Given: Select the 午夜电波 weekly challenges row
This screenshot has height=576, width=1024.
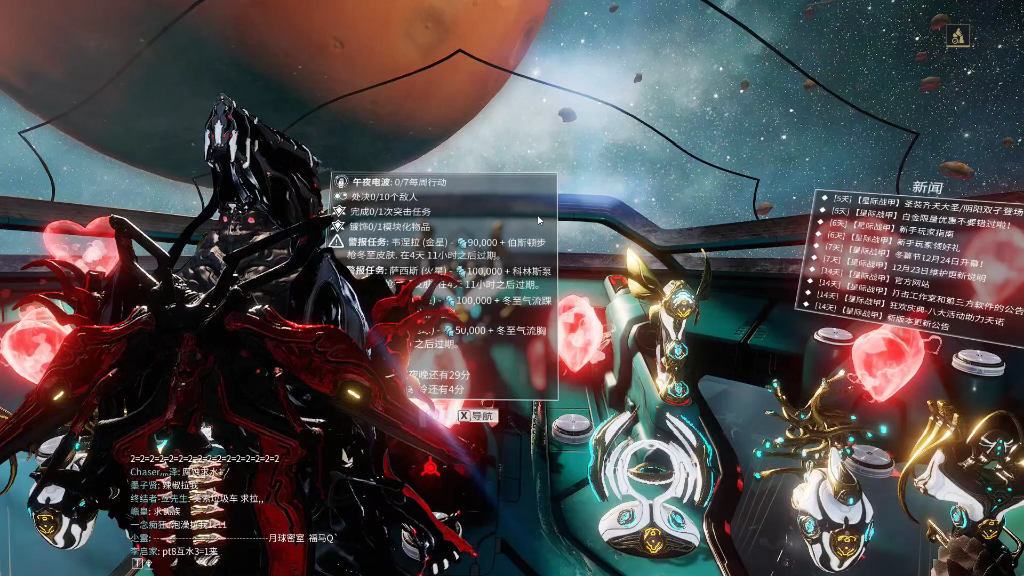Looking at the screenshot, I should 400,183.
